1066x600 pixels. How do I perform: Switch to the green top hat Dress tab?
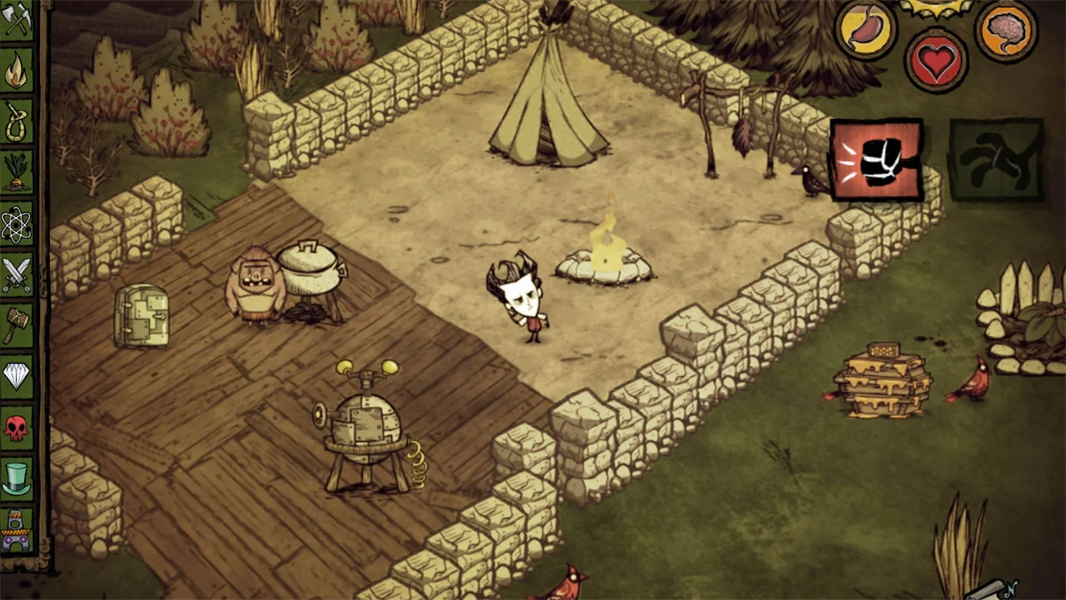tap(17, 479)
